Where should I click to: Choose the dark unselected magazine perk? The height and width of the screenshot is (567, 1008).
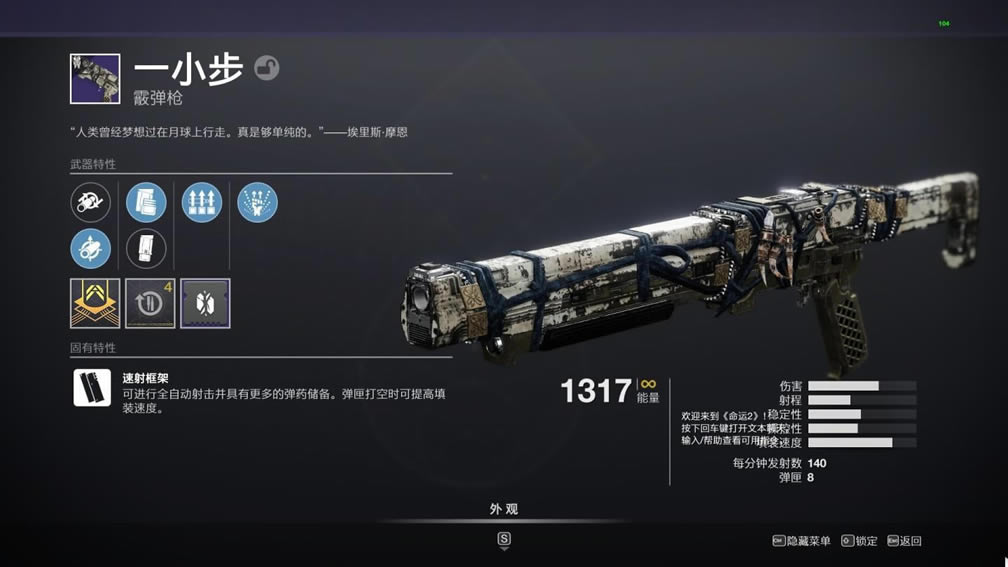(x=146, y=249)
